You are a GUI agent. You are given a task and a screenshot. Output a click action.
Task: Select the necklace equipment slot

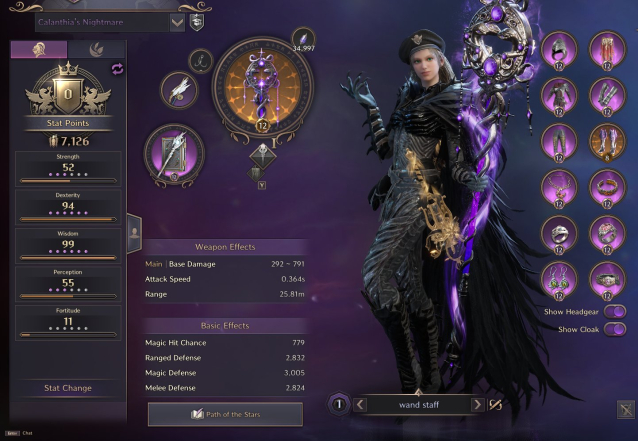[x=559, y=187]
